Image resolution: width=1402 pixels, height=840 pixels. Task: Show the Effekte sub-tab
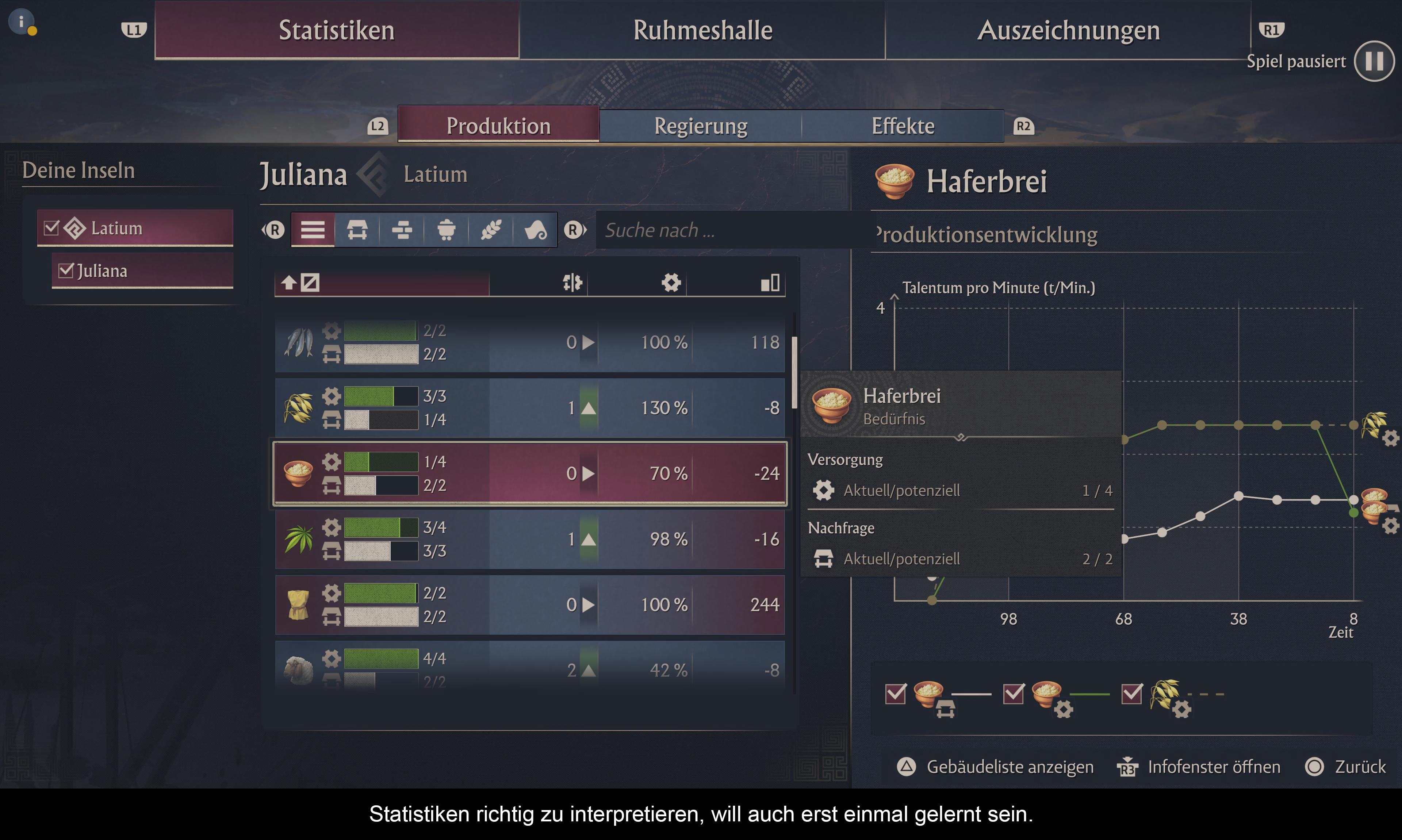pos(902,126)
